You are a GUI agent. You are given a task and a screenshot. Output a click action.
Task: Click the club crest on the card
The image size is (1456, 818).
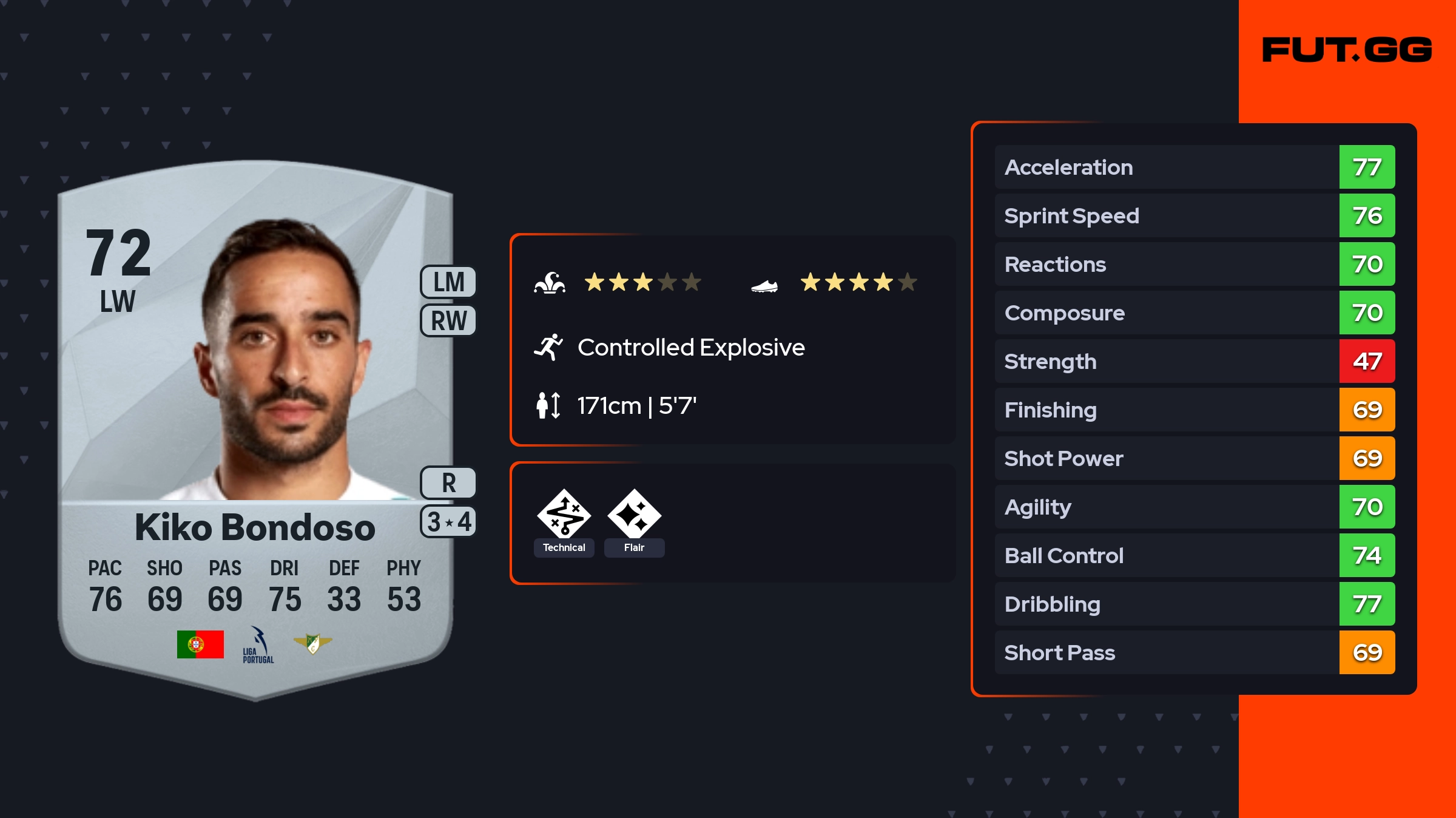click(312, 643)
